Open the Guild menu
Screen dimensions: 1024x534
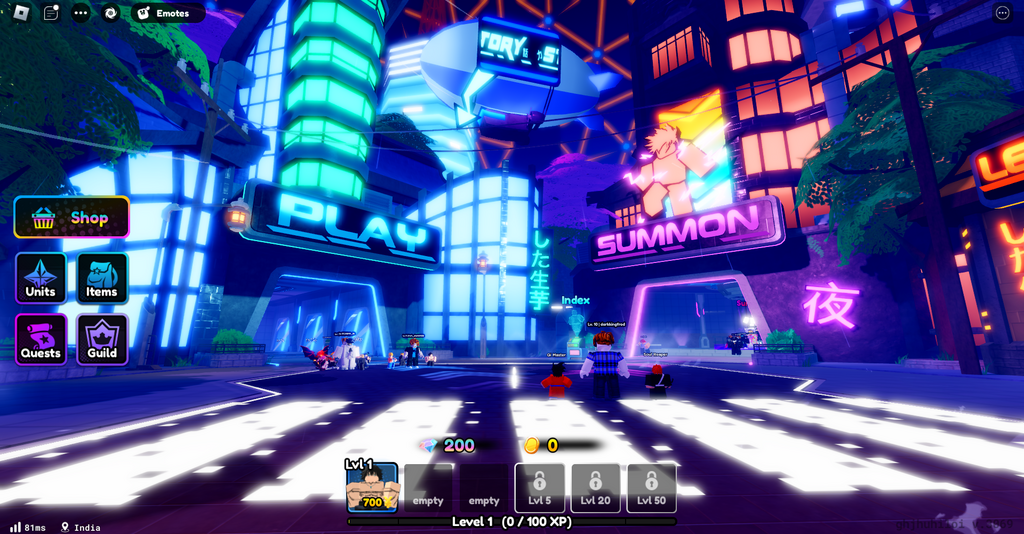point(102,339)
